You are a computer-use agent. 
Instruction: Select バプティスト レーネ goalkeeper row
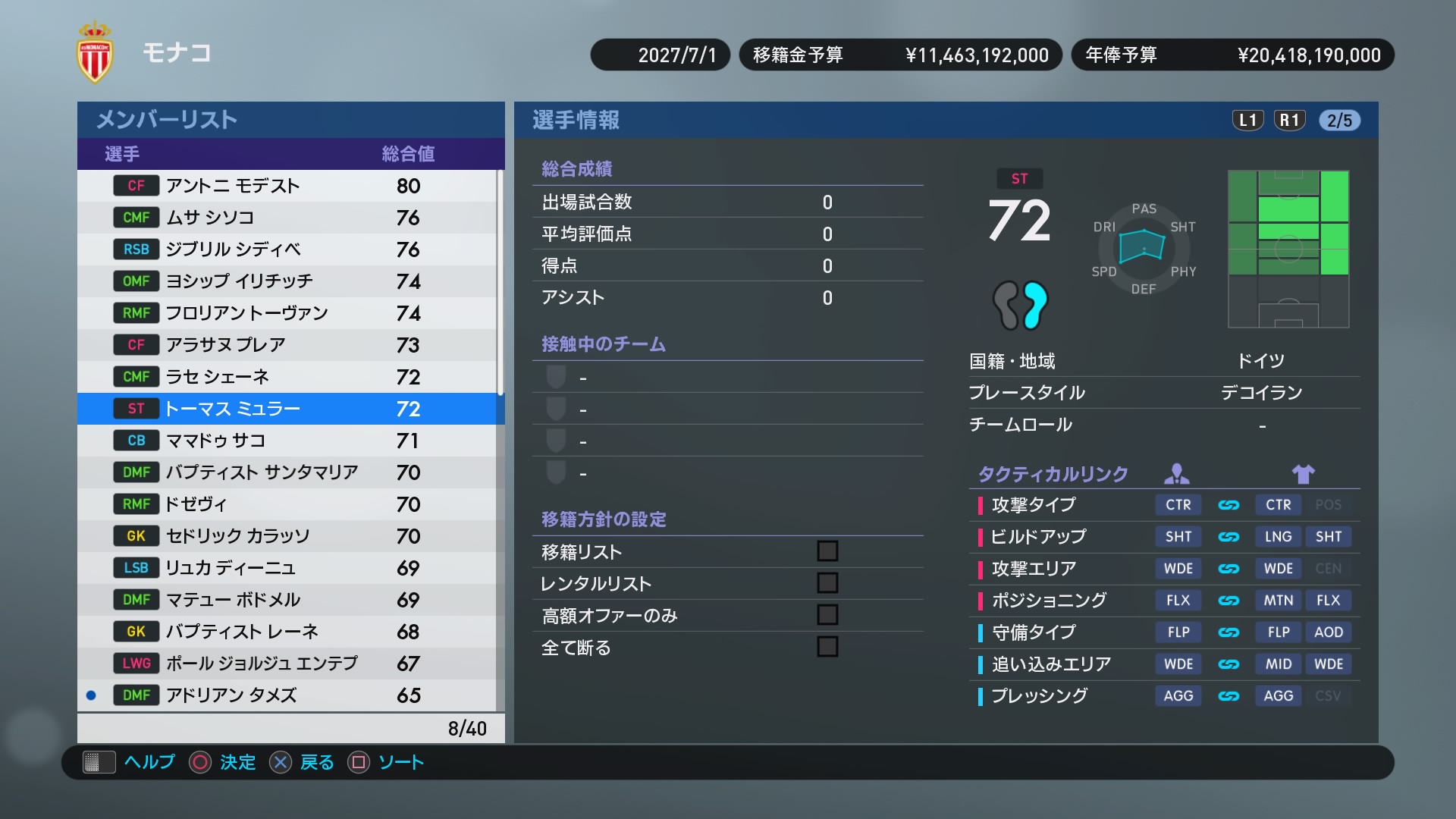pyautogui.click(x=288, y=632)
